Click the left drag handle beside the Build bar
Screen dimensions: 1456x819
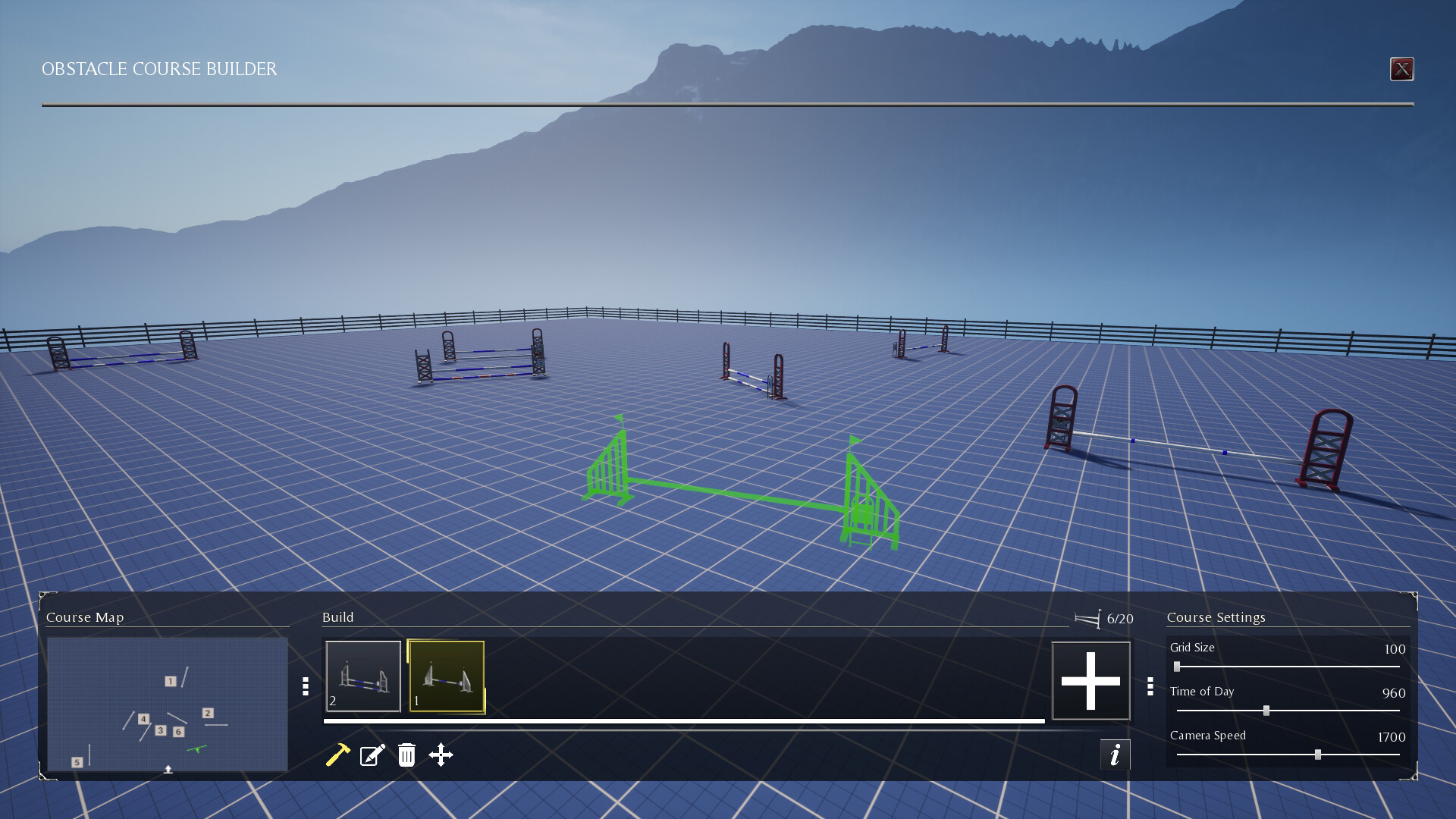(304, 688)
